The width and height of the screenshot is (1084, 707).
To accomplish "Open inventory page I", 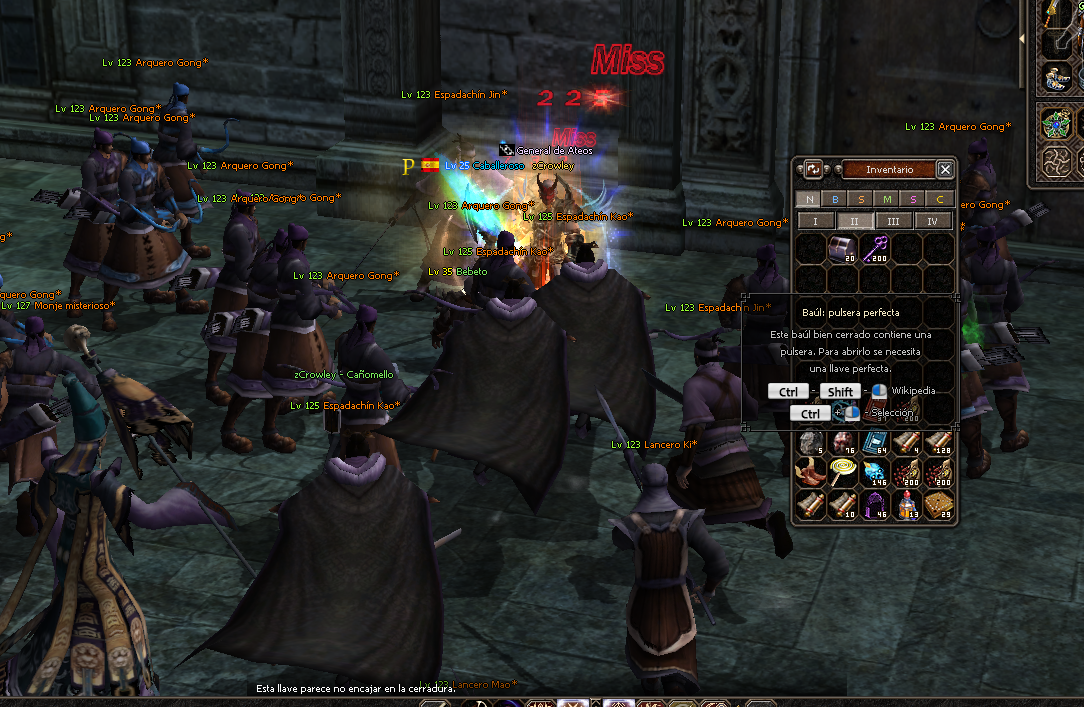I will [x=815, y=221].
